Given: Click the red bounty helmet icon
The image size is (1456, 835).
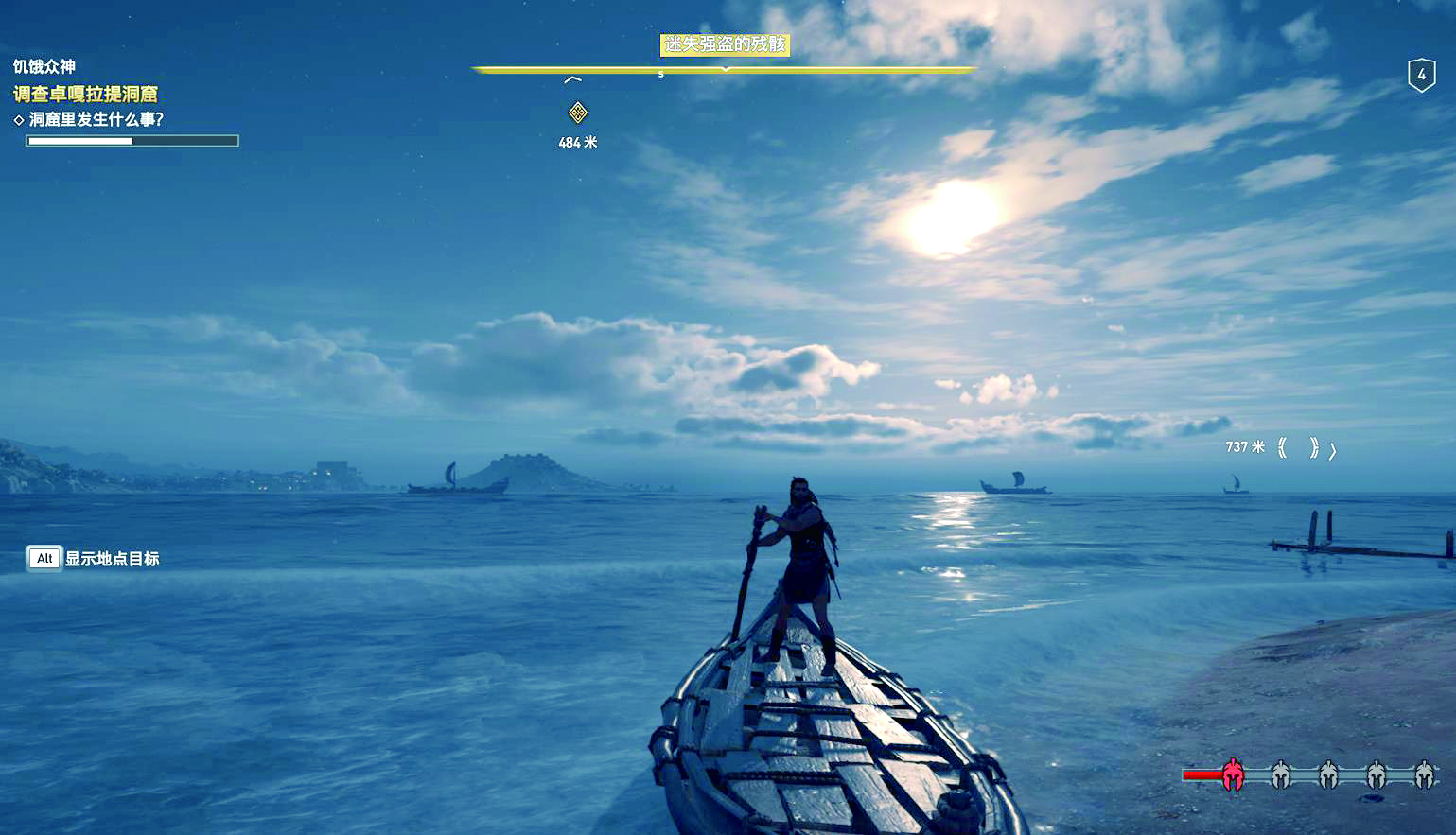Looking at the screenshot, I should click(x=1232, y=775).
